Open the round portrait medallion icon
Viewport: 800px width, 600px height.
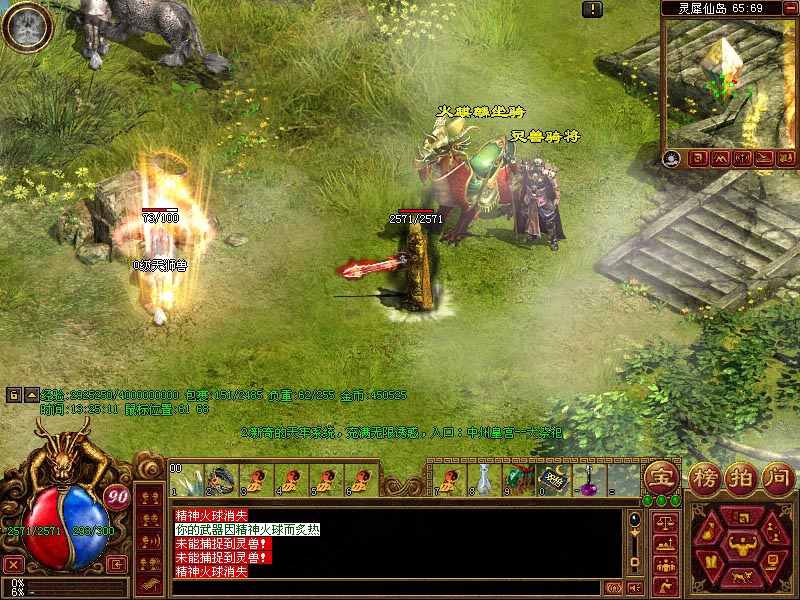pyautogui.click(x=27, y=27)
